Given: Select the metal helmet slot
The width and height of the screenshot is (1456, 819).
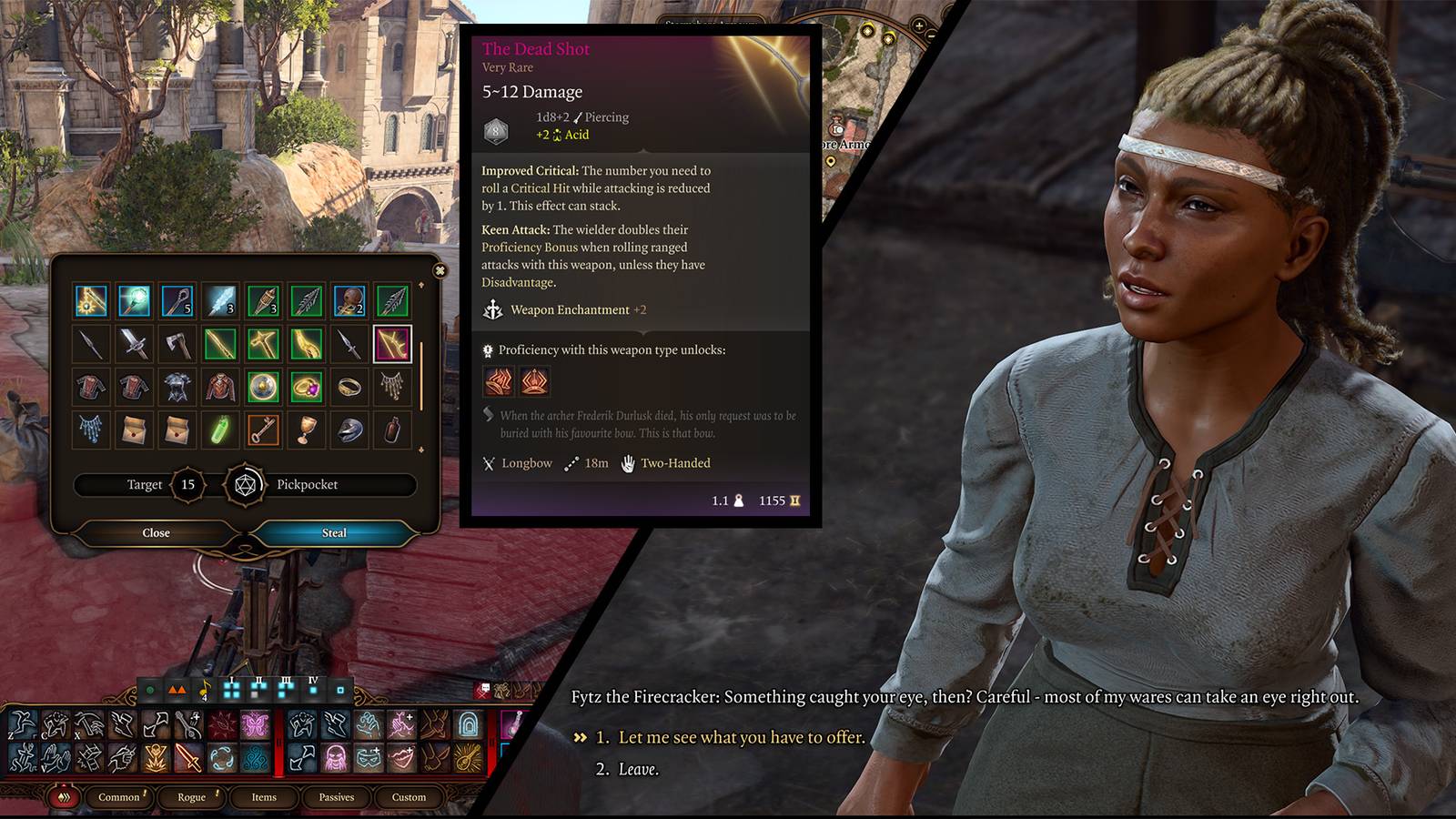Looking at the screenshot, I should point(349,430).
